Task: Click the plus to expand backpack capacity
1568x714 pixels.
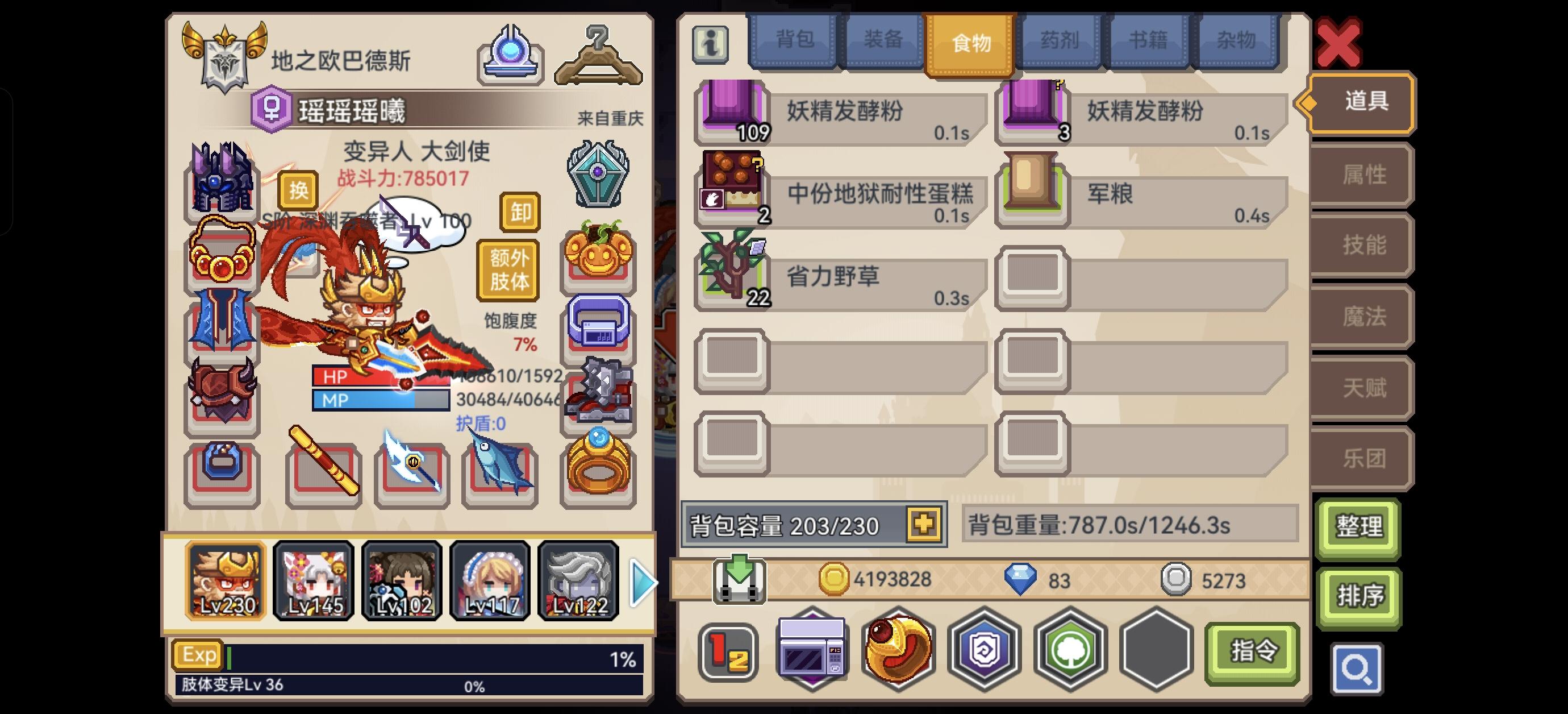Action: 925,525
